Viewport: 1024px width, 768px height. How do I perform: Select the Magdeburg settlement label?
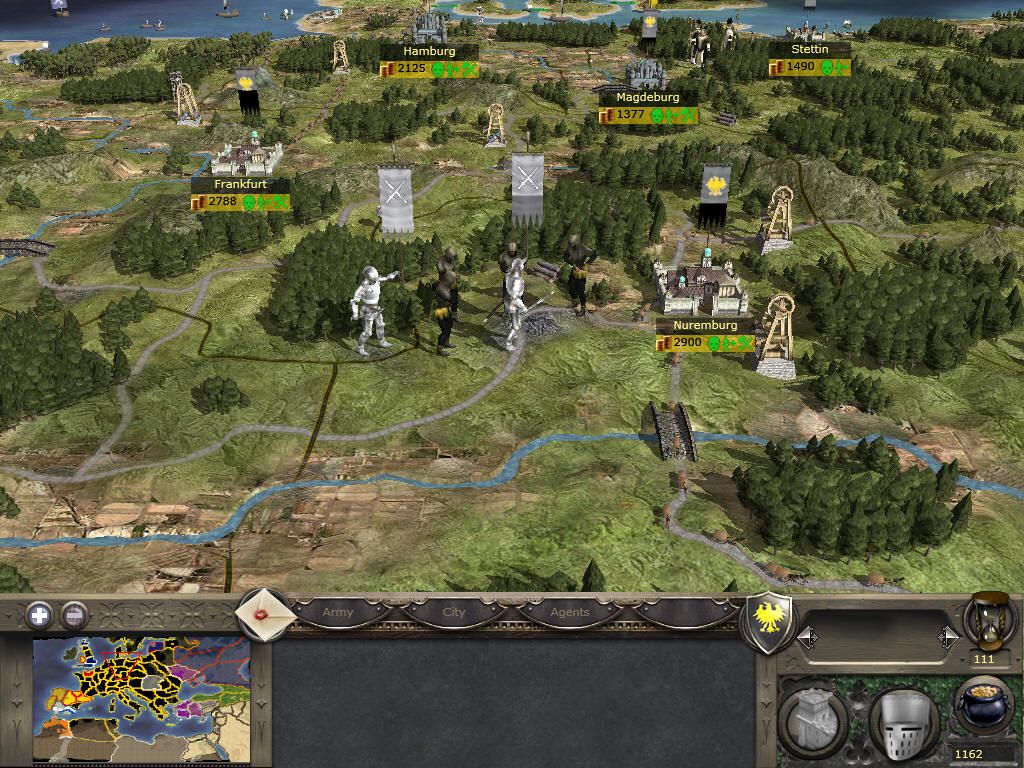(647, 98)
